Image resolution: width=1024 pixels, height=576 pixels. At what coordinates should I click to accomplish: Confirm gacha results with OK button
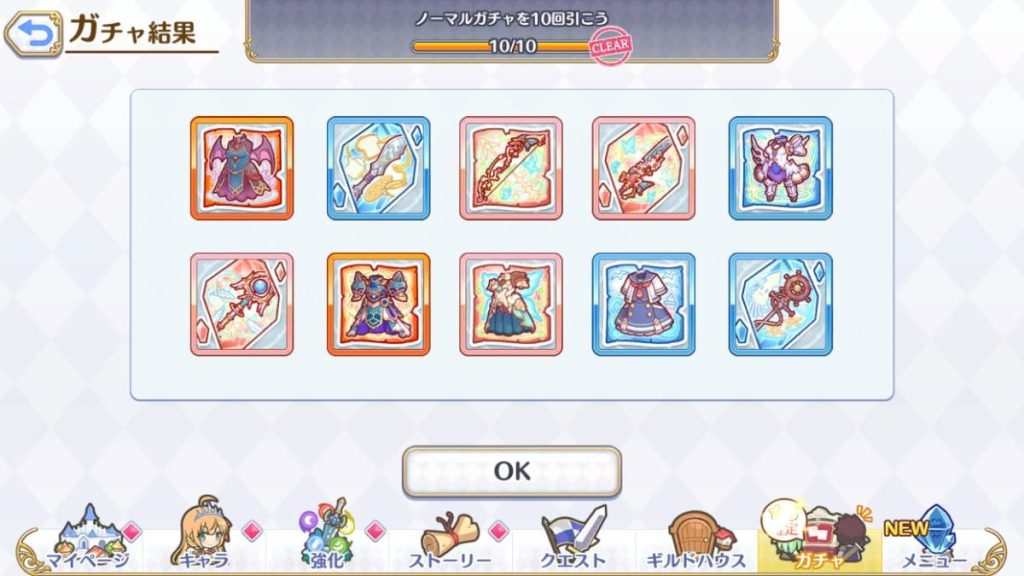coord(511,471)
